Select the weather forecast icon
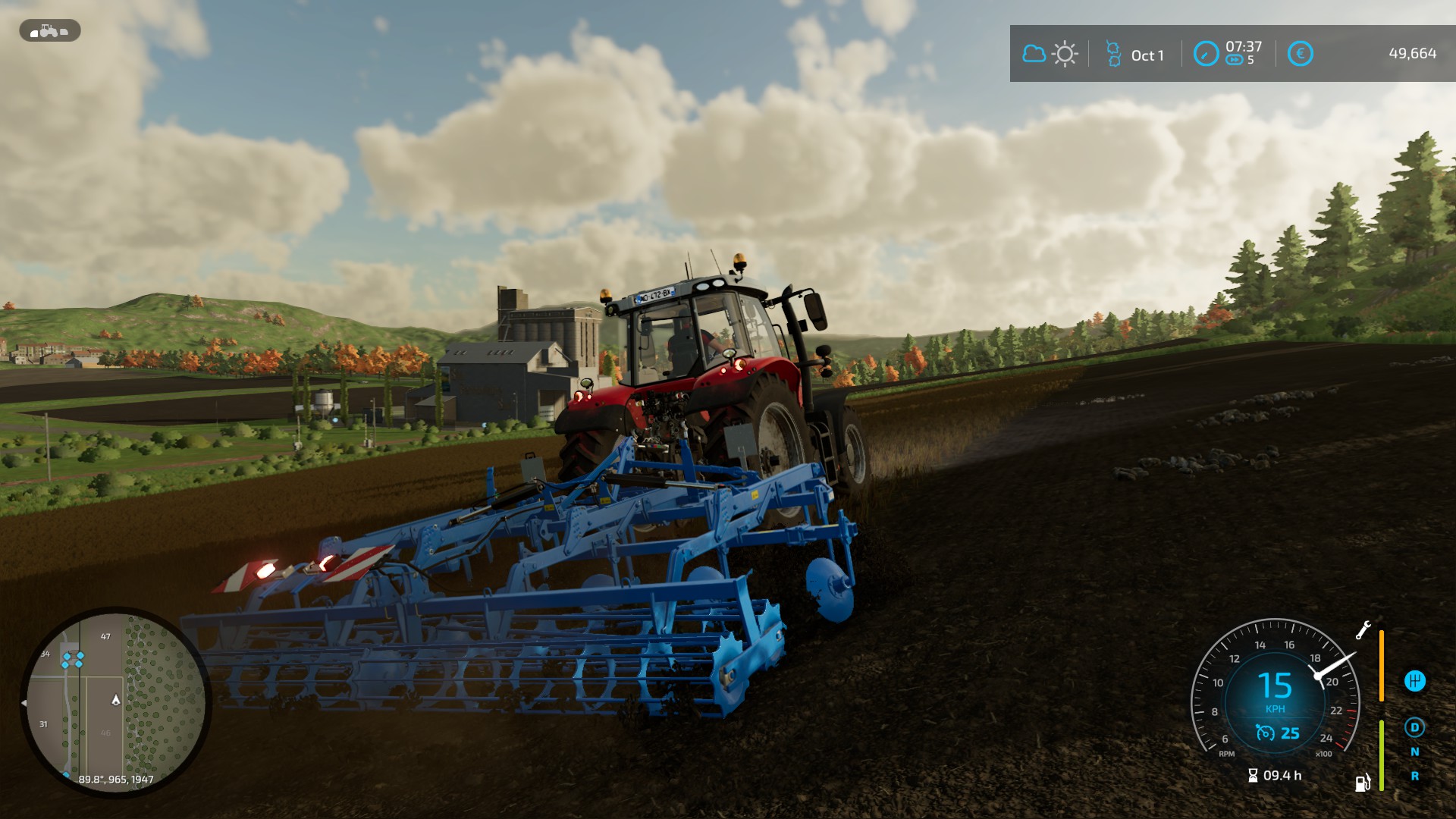 pyautogui.click(x=1049, y=54)
